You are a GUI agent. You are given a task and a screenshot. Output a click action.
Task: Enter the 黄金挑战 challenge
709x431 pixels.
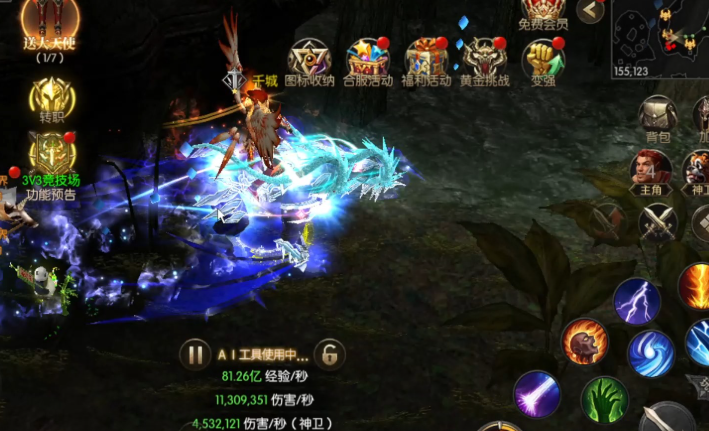coord(484,59)
